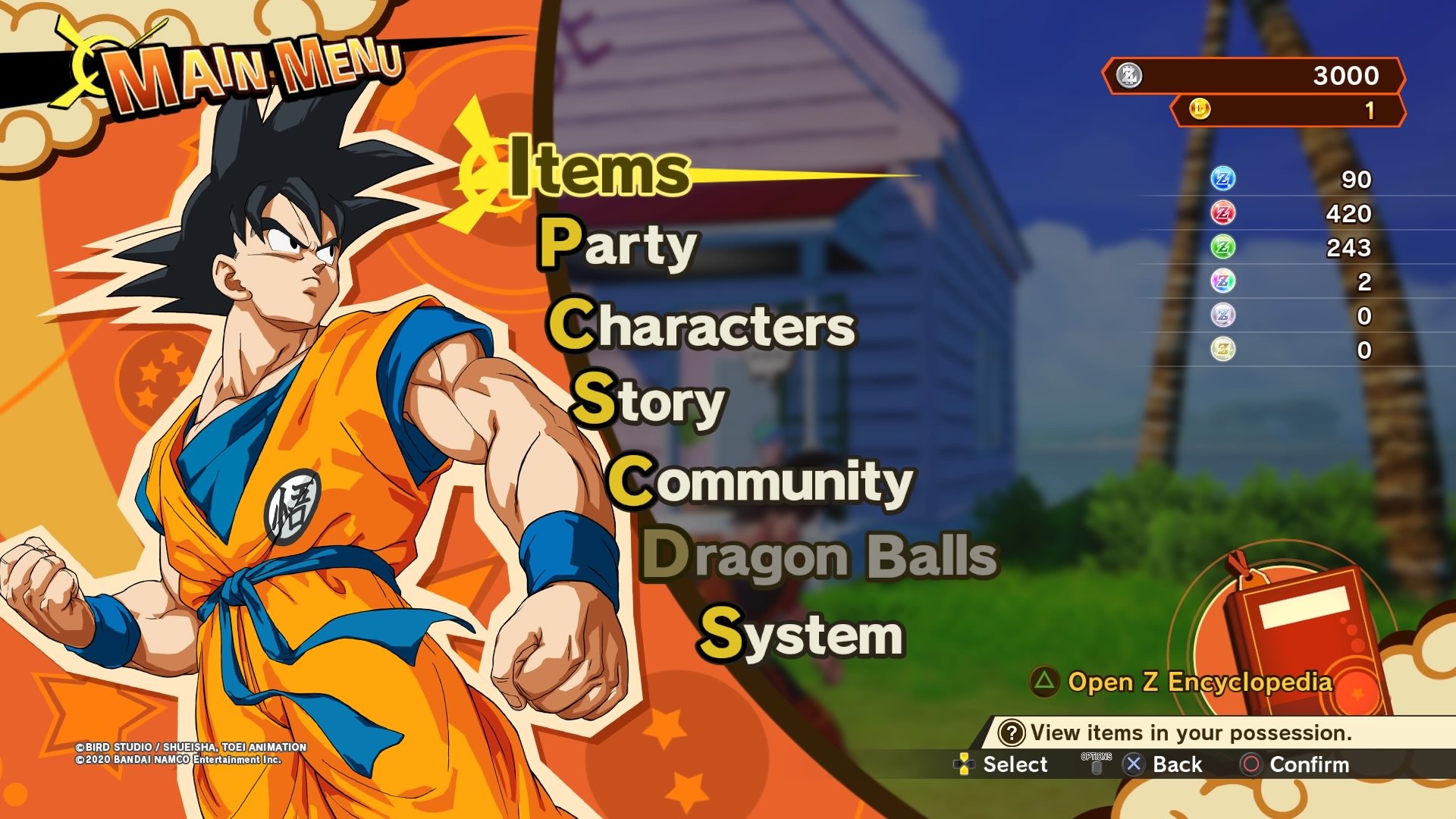
Task: Choose Characters from the main menu
Action: (702, 325)
